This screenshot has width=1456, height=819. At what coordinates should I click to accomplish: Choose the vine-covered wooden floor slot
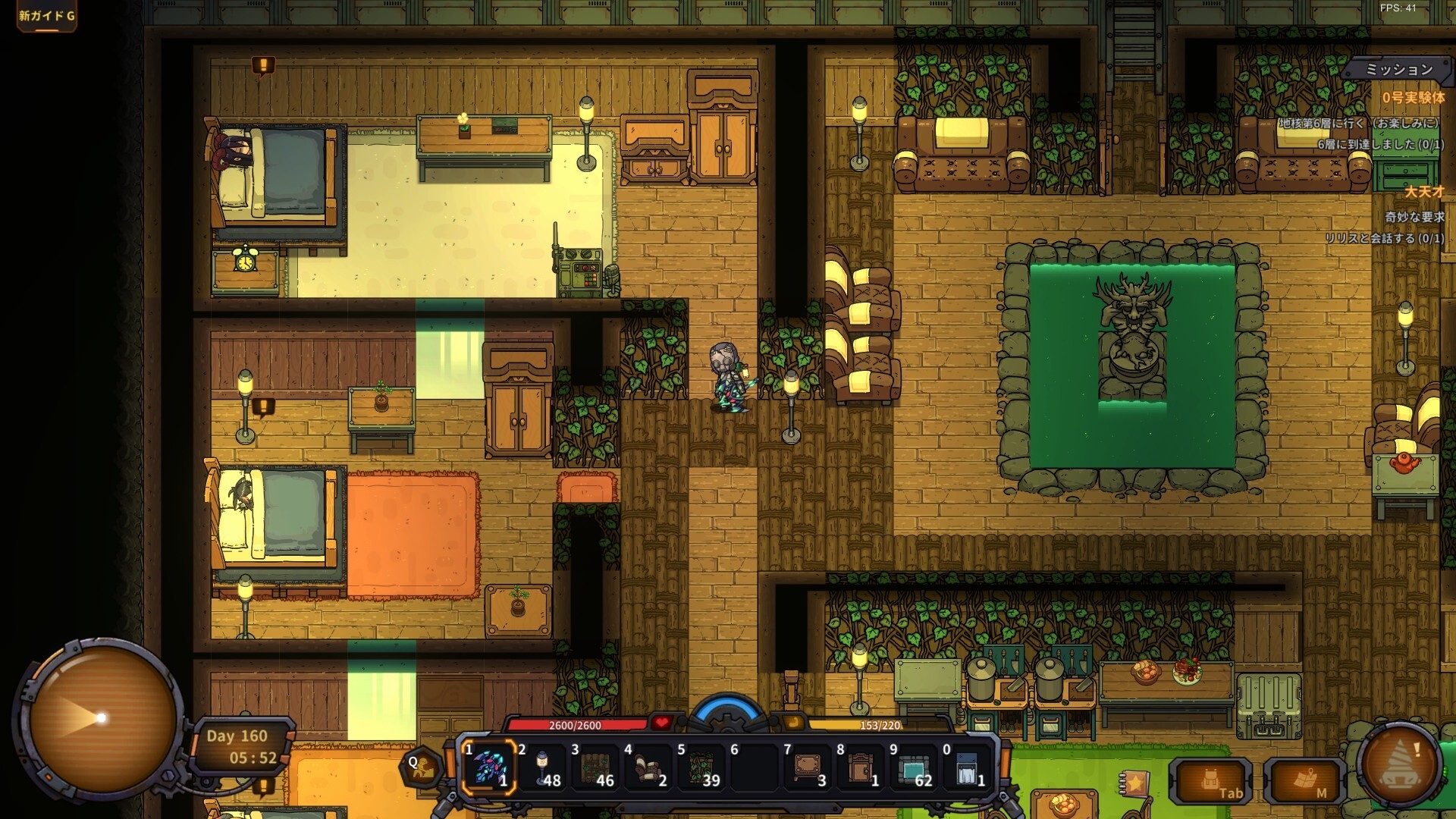596,766
